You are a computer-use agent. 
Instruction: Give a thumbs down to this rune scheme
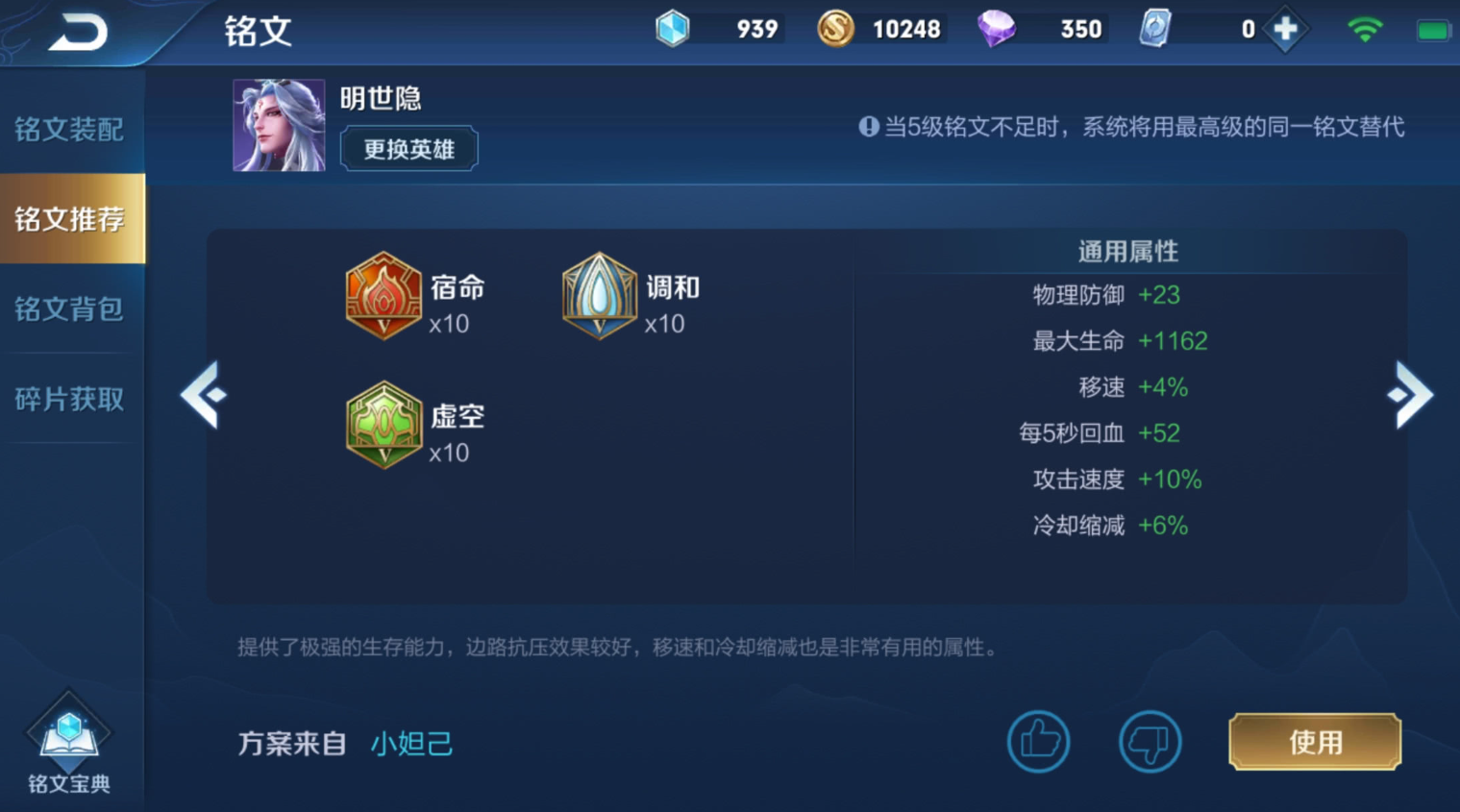tap(1150, 741)
